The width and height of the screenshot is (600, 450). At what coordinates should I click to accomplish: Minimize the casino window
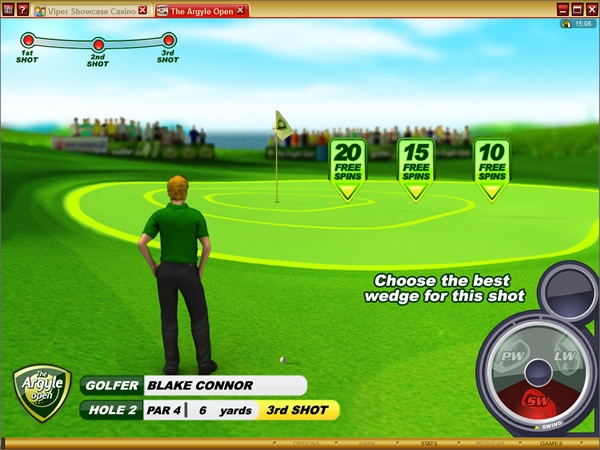click(x=563, y=9)
